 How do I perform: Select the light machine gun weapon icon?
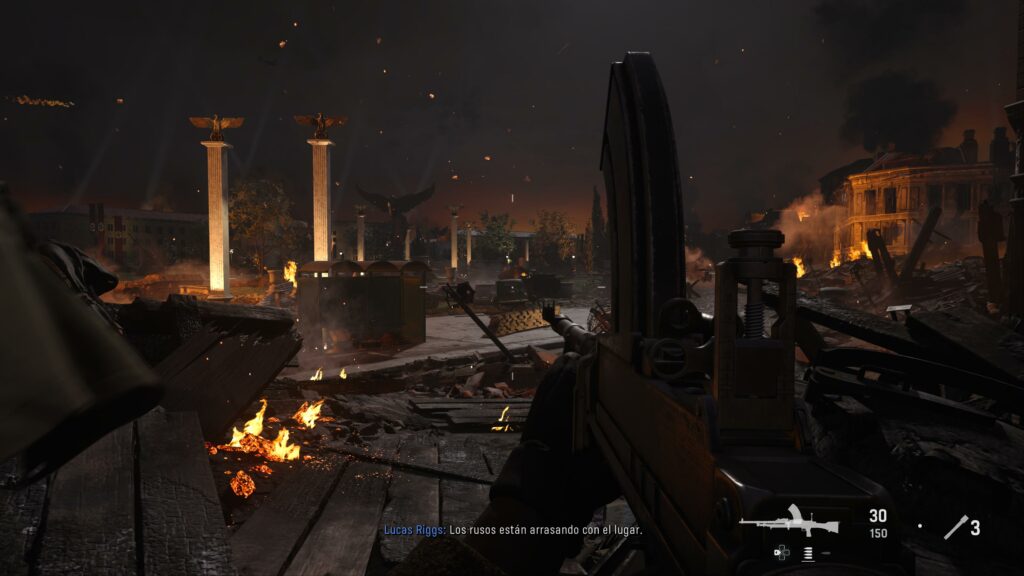tap(789, 521)
